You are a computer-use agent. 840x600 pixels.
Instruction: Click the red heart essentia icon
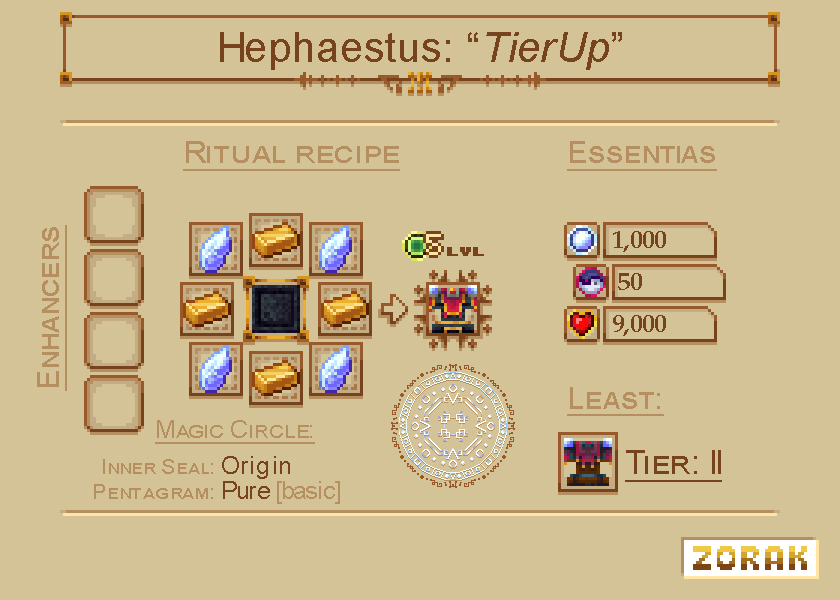582,325
